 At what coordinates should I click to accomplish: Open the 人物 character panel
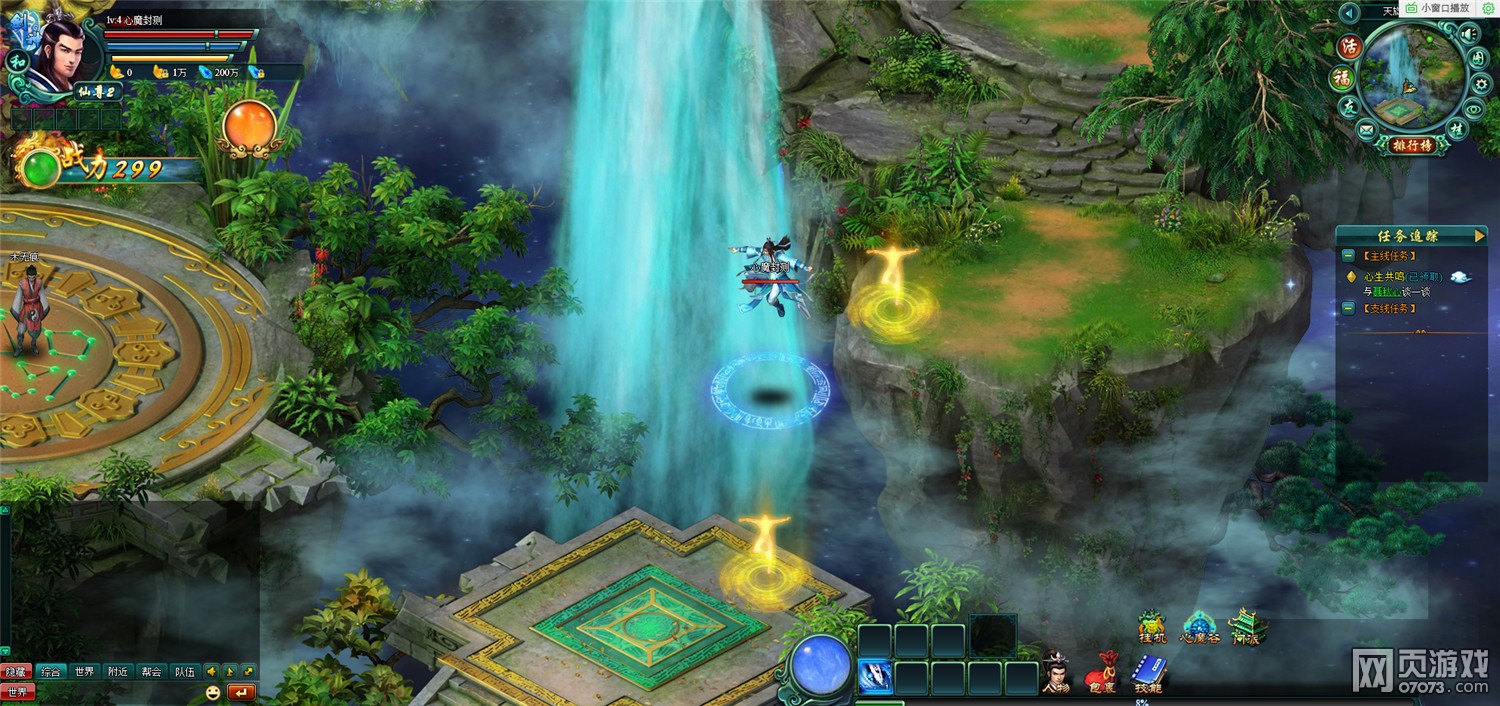(1056, 672)
